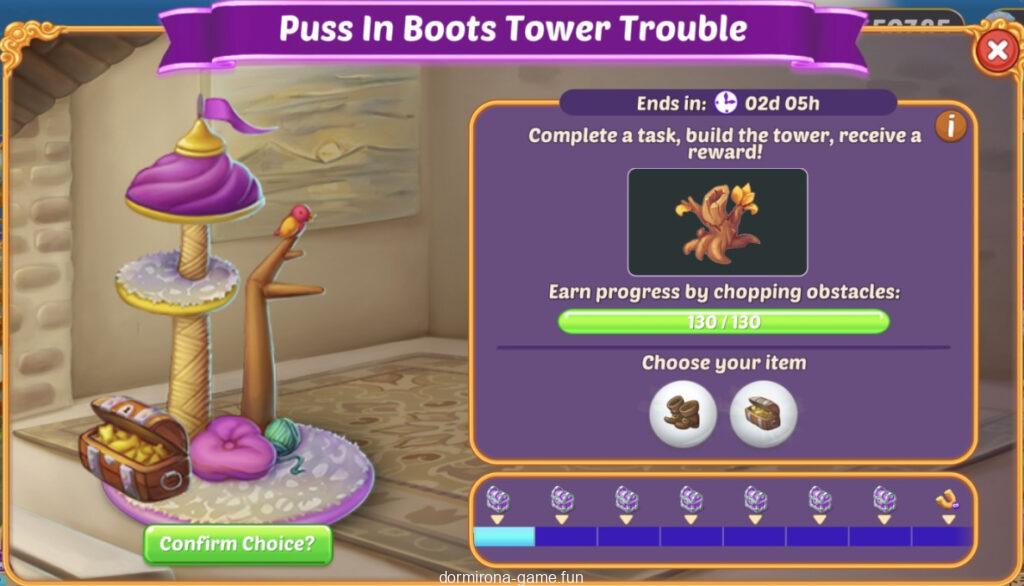Image resolution: width=1024 pixels, height=586 pixels.
Task: Open the event info button
Action: (x=950, y=127)
